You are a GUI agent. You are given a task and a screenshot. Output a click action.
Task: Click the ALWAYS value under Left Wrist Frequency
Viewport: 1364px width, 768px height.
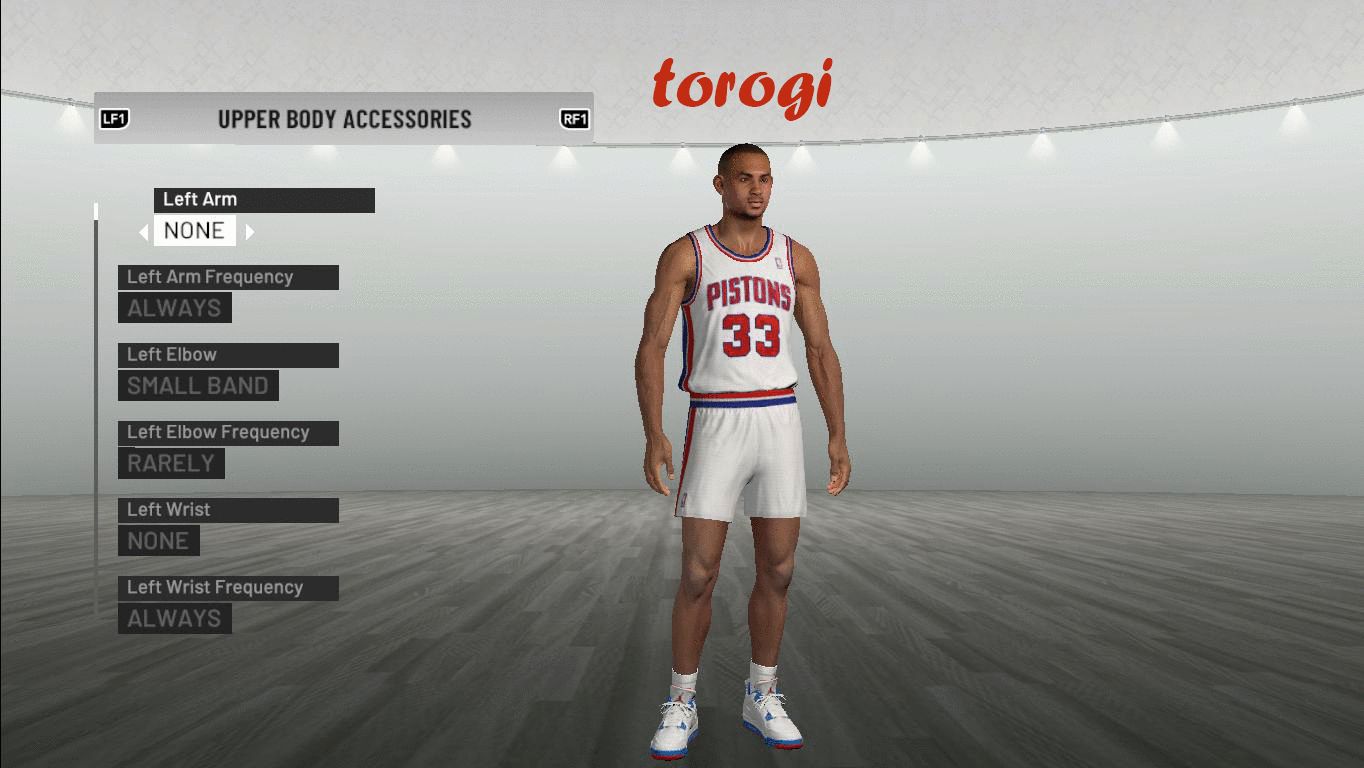coord(174,619)
